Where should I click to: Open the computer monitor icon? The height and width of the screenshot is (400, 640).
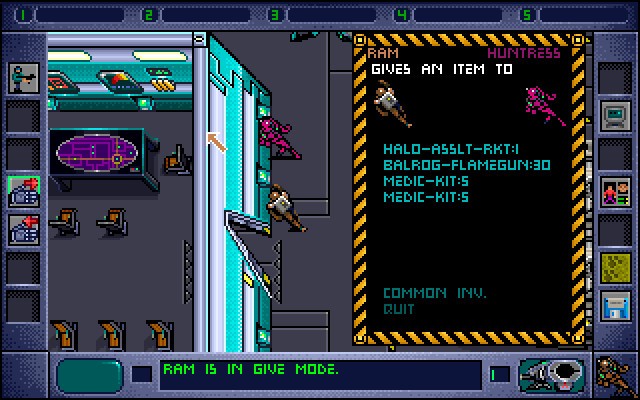tap(613, 117)
